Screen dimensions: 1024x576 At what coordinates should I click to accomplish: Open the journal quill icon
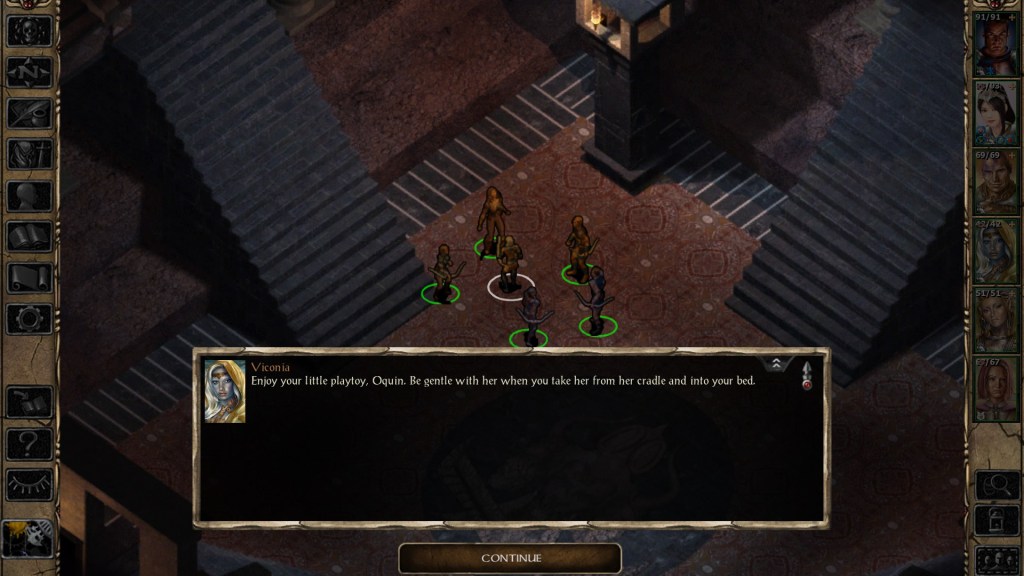click(29, 113)
